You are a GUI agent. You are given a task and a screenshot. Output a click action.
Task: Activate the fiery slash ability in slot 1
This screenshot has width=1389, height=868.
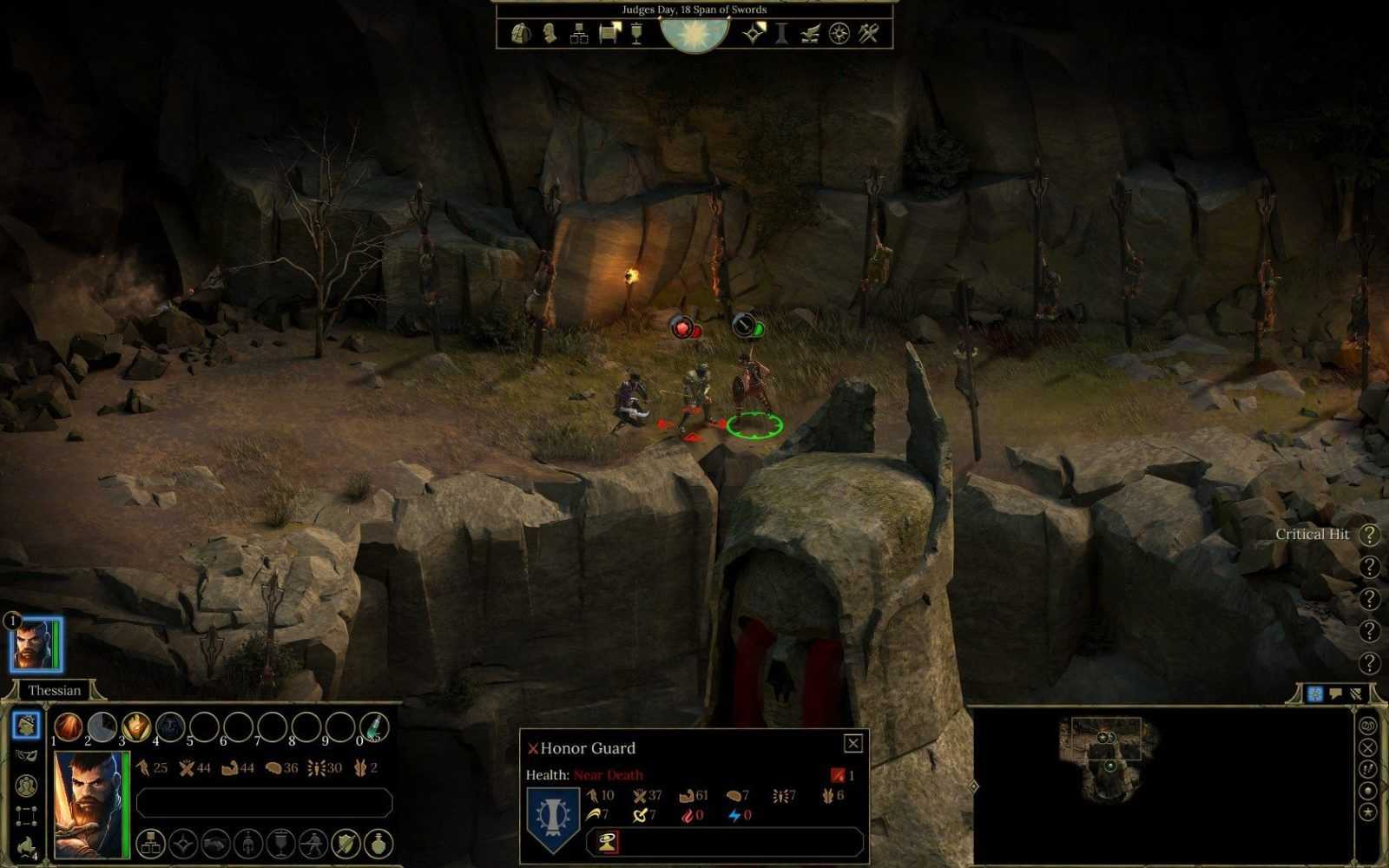point(69,727)
